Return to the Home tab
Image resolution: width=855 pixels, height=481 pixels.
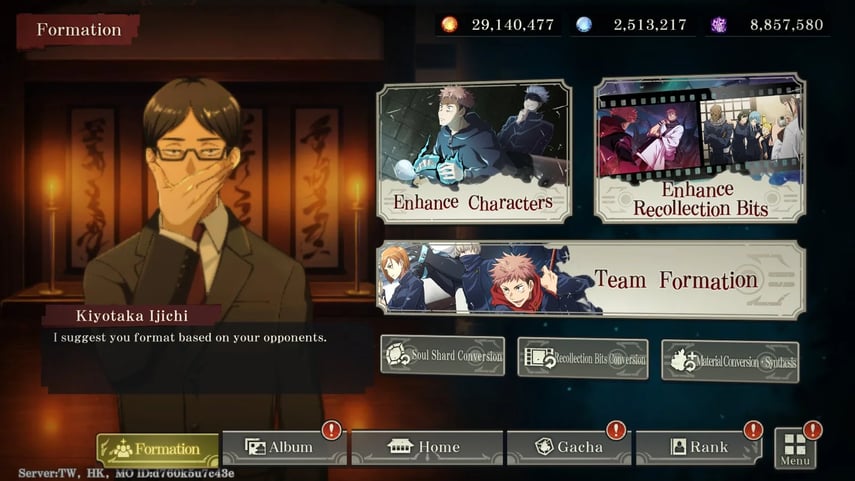pos(426,447)
